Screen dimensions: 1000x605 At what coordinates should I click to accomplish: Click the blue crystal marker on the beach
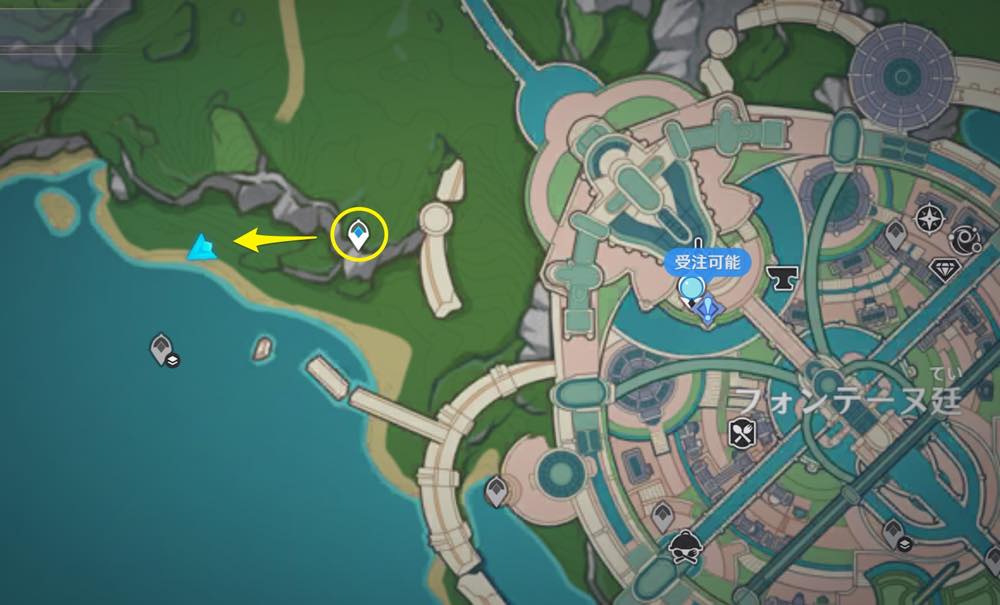click(202, 246)
